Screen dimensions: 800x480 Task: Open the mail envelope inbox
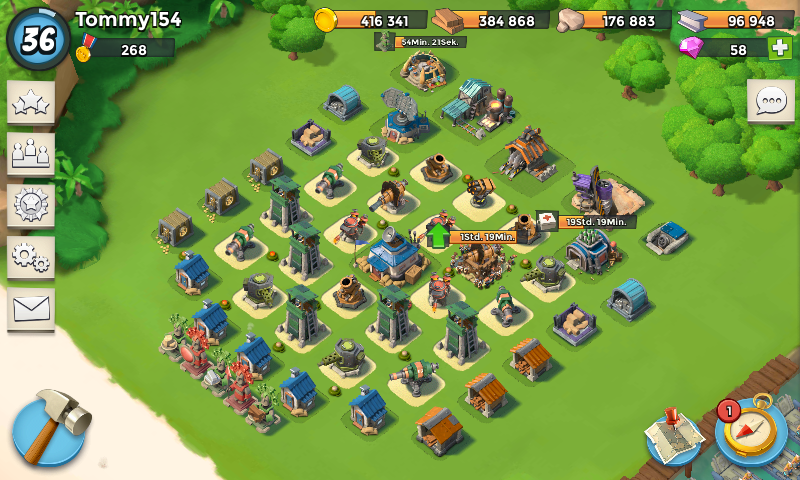coord(31,310)
